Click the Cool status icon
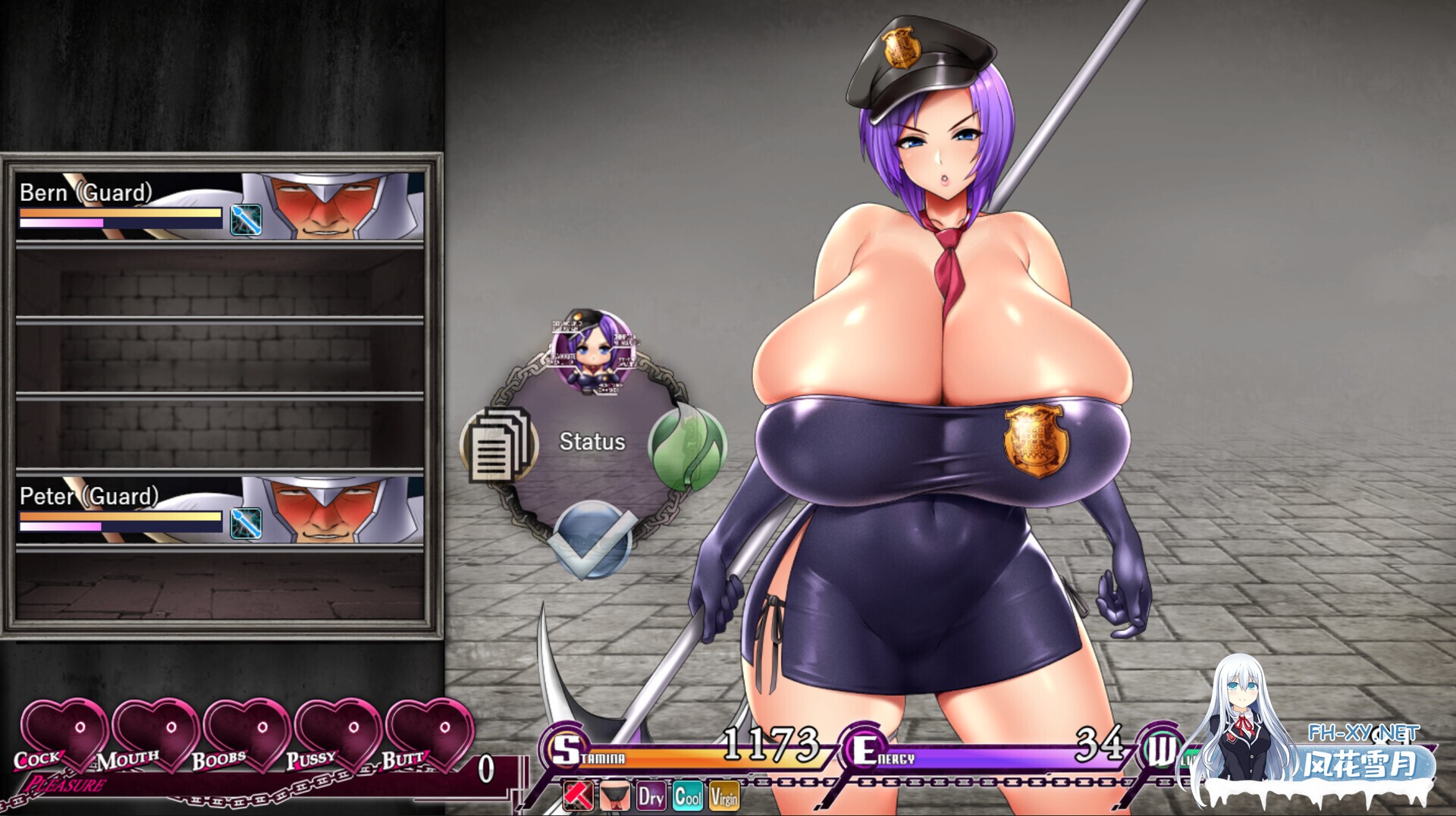1456x816 pixels. click(x=688, y=796)
